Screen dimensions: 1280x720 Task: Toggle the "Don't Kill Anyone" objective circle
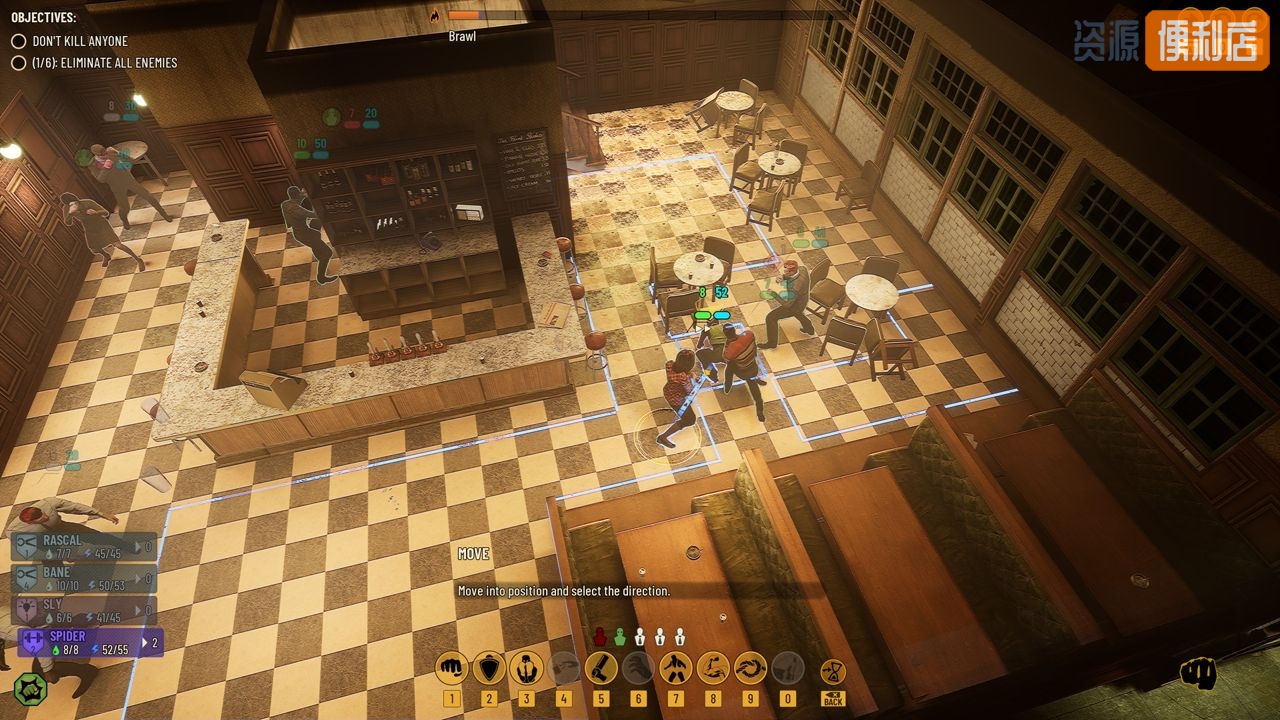click(18, 41)
